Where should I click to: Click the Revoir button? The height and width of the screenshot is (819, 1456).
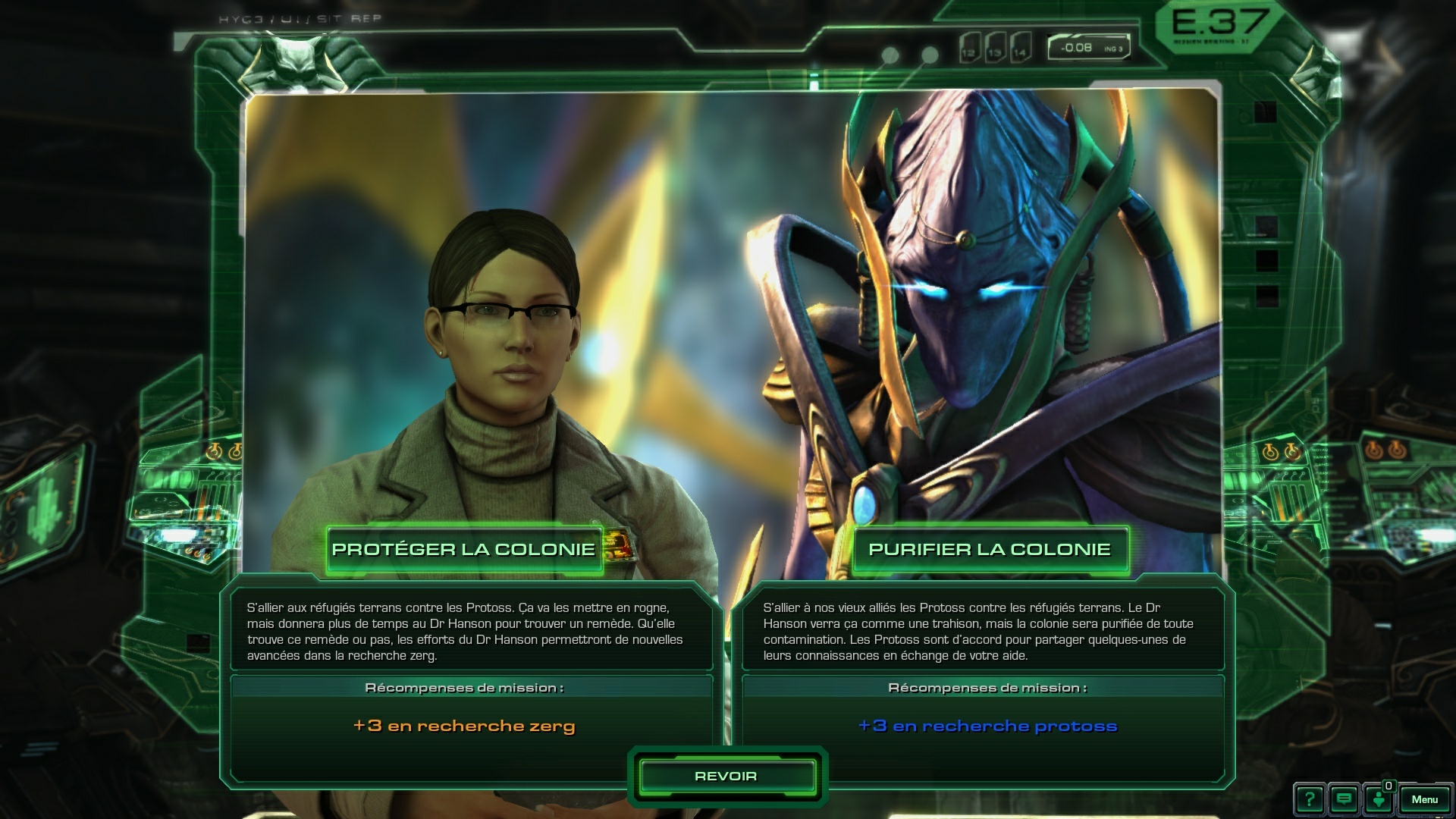coord(726,776)
